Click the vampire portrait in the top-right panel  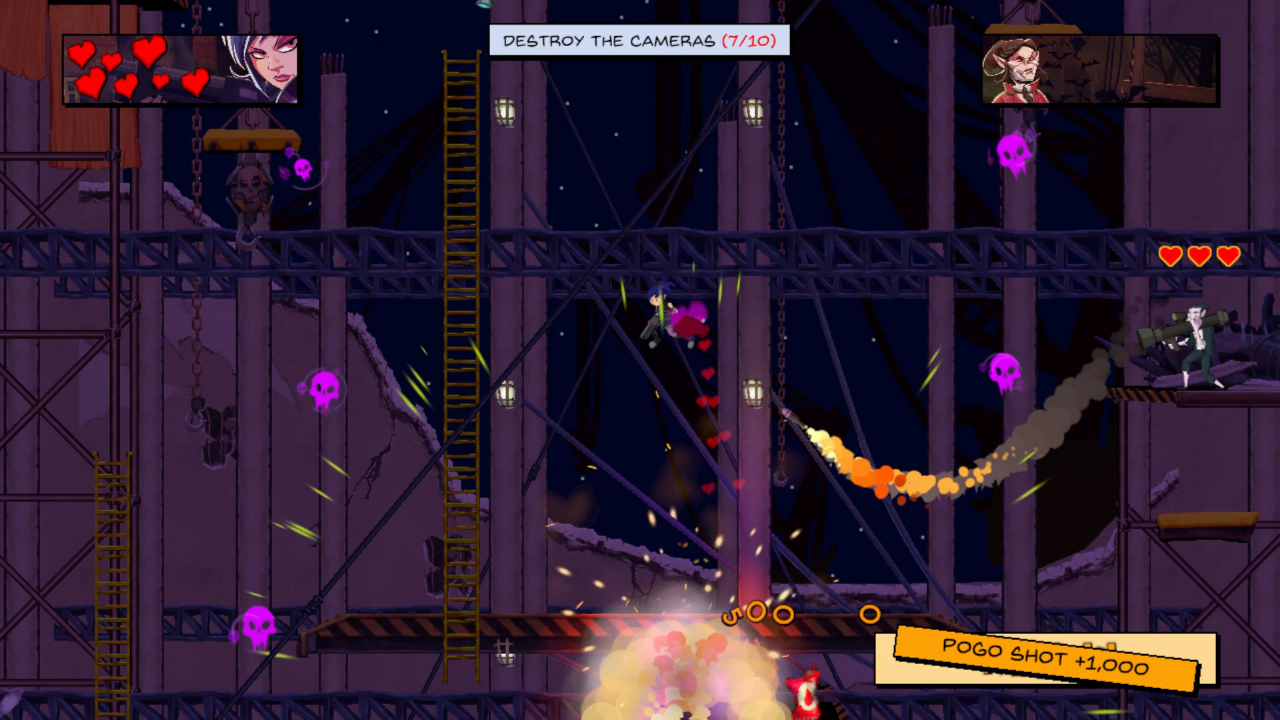point(1022,68)
